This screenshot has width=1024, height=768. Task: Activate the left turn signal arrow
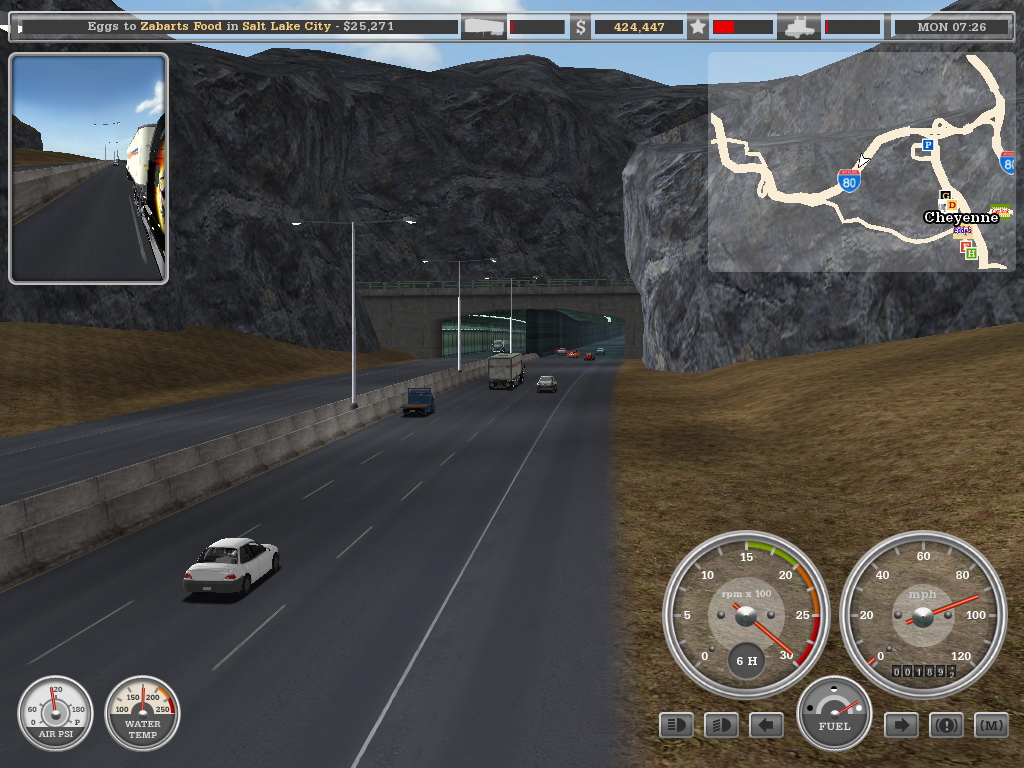[x=766, y=725]
